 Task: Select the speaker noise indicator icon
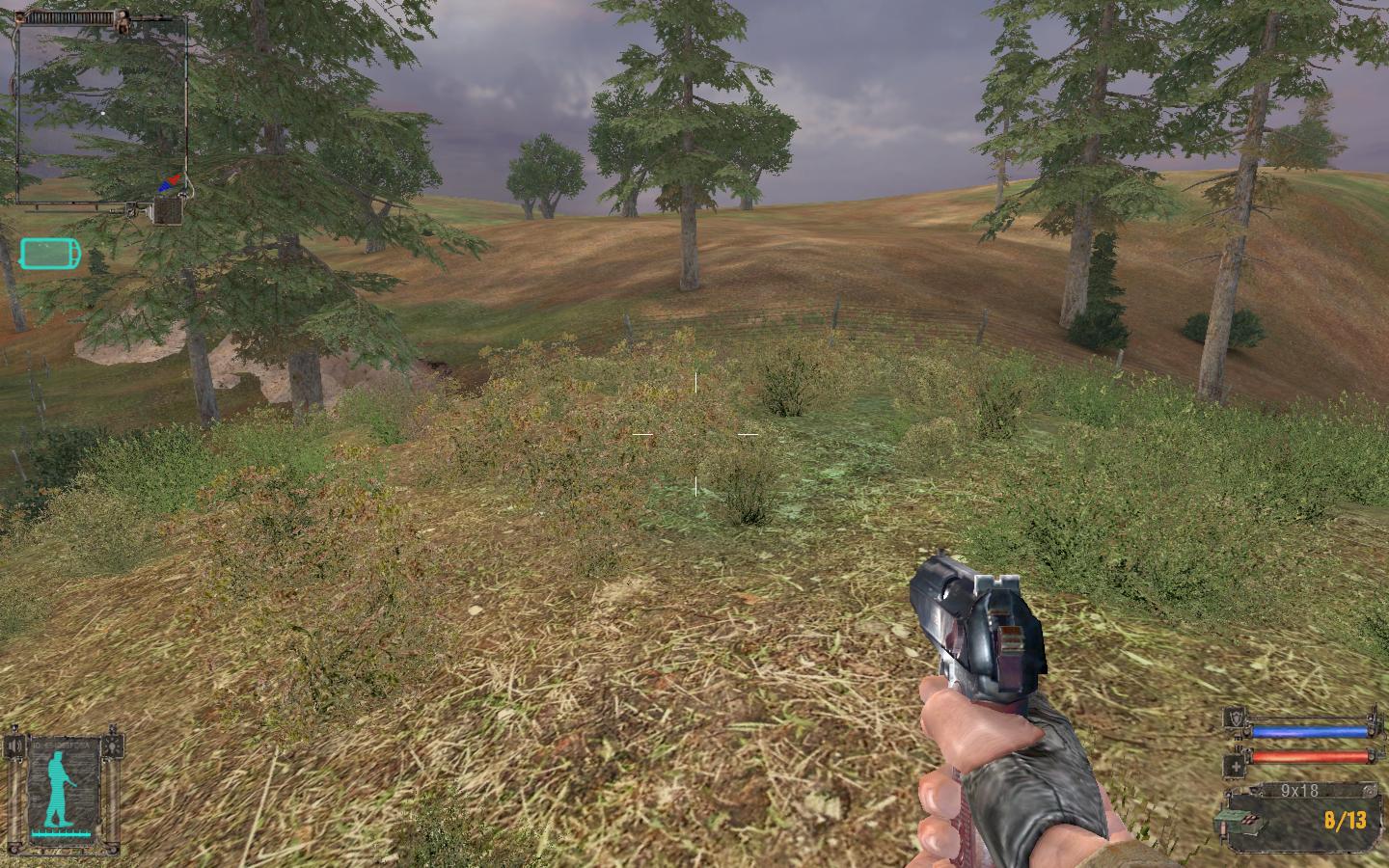point(15,747)
